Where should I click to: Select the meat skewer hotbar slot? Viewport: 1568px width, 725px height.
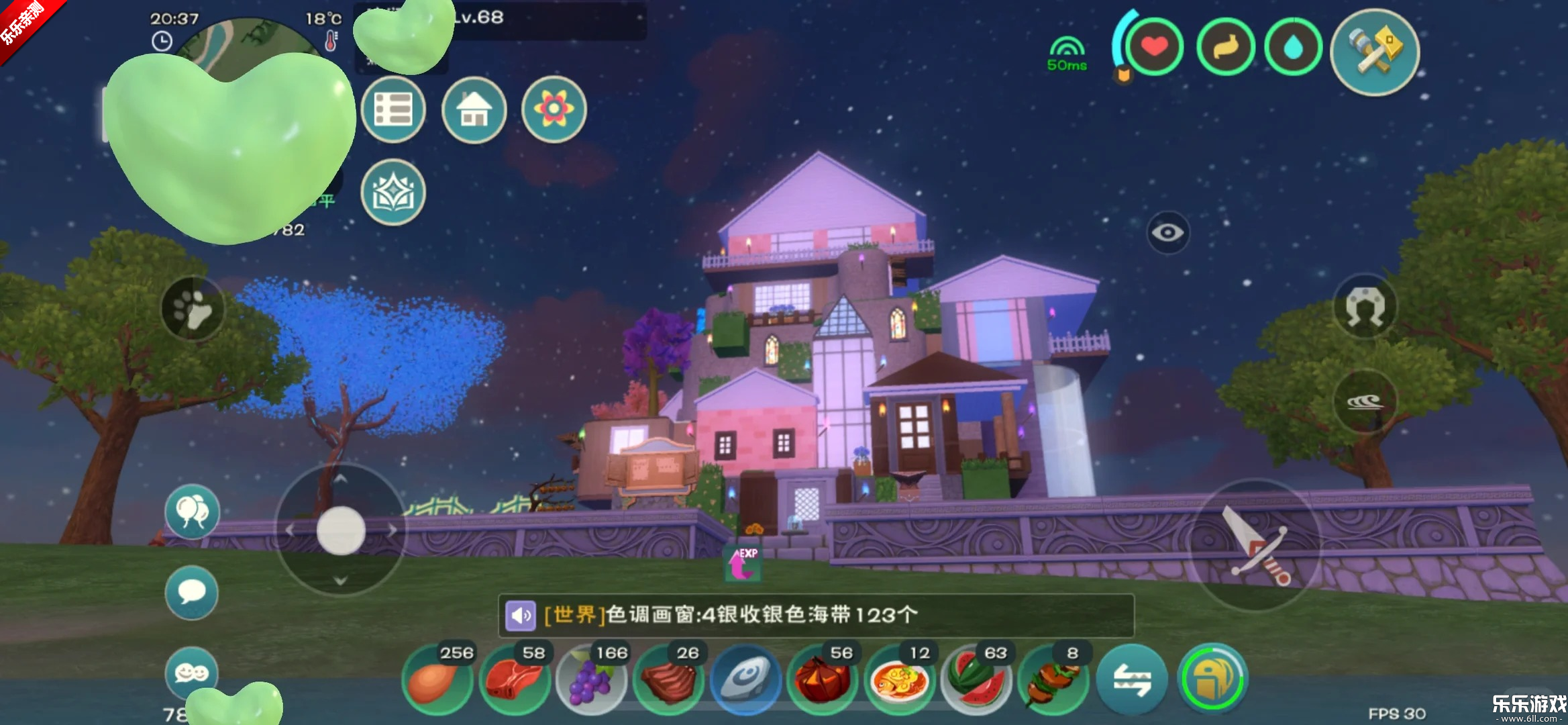point(1053,679)
